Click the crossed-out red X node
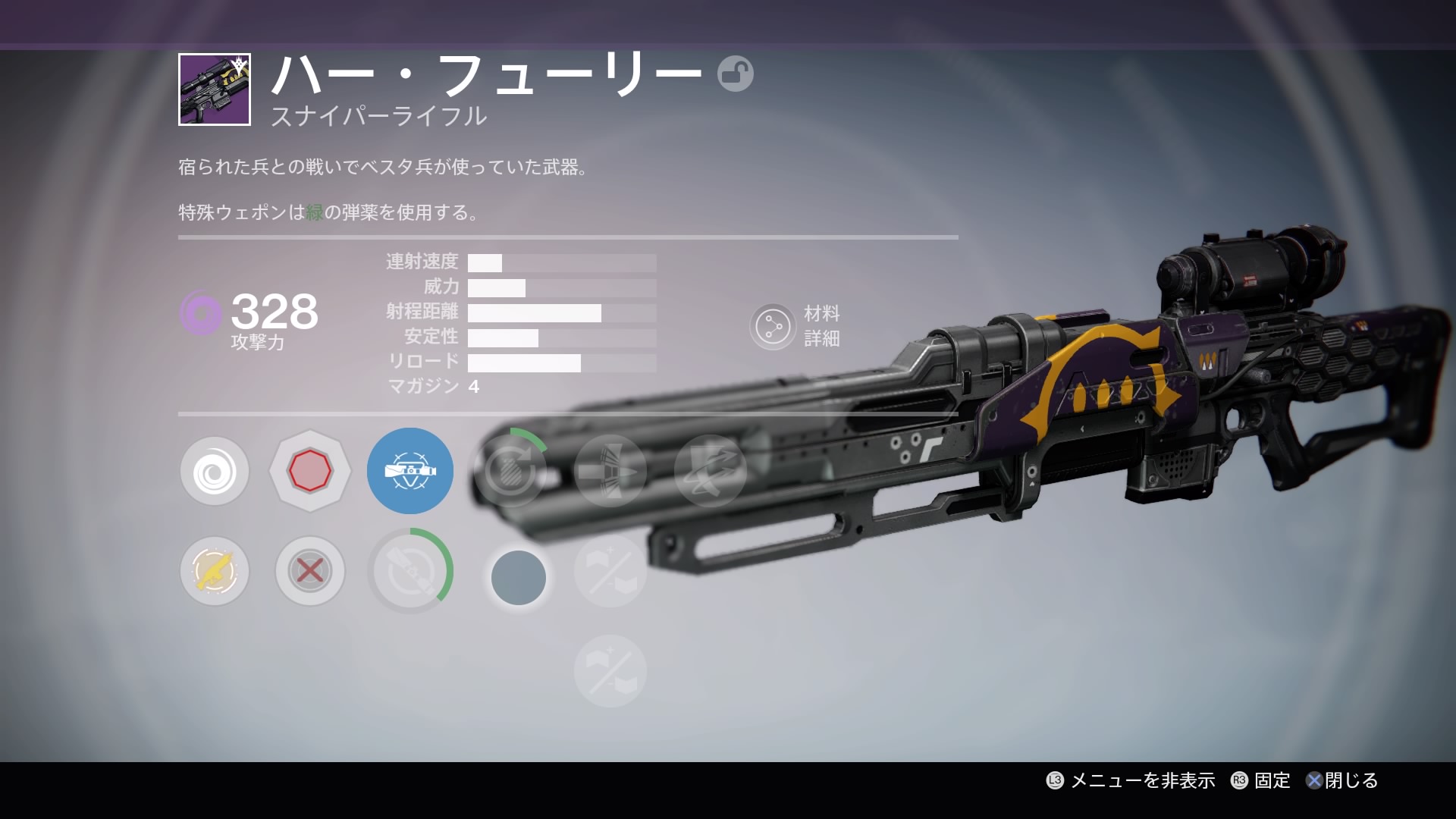The height and width of the screenshot is (819, 1456). click(x=309, y=571)
